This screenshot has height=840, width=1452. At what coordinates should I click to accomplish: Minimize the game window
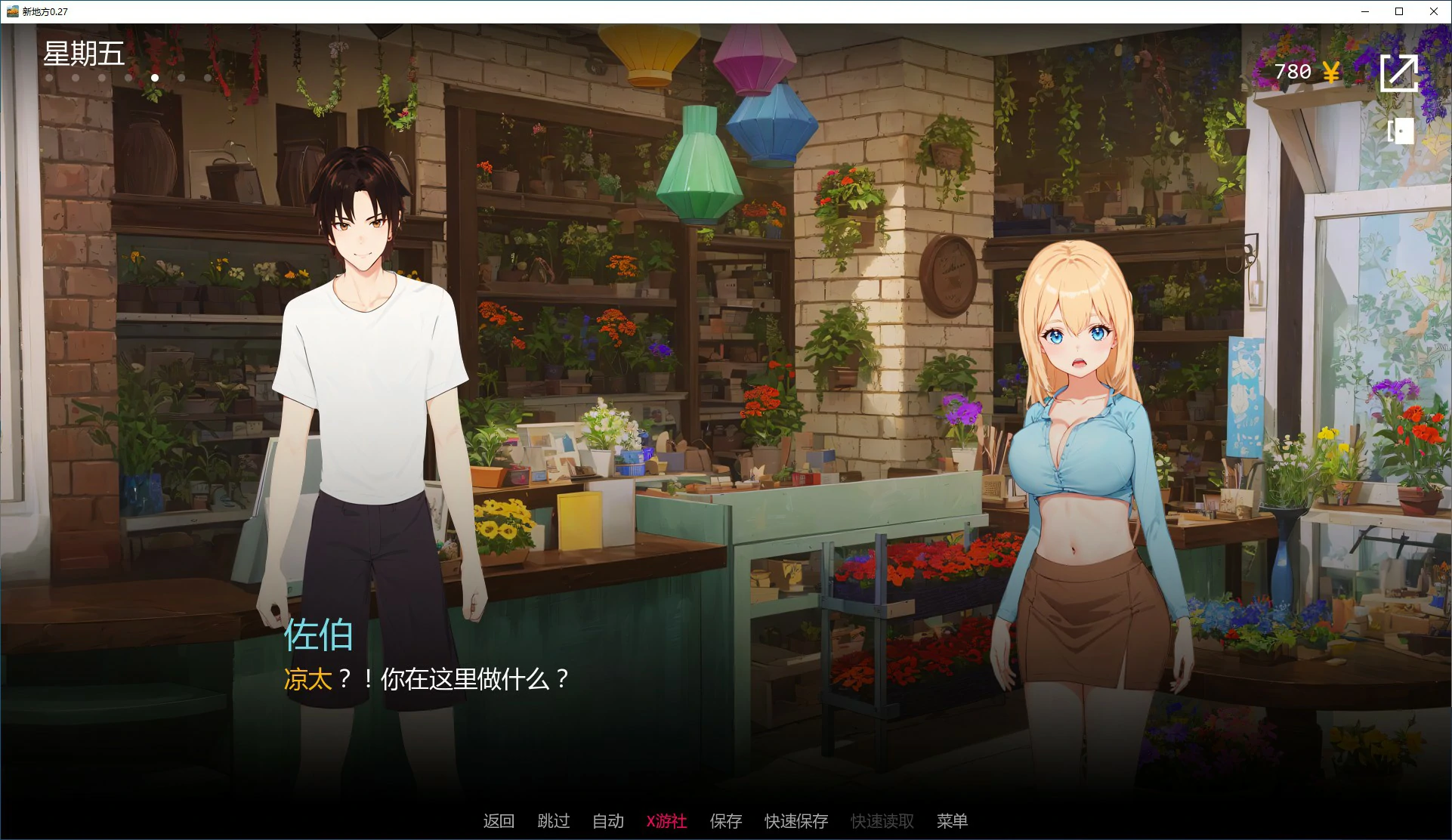(x=1365, y=11)
